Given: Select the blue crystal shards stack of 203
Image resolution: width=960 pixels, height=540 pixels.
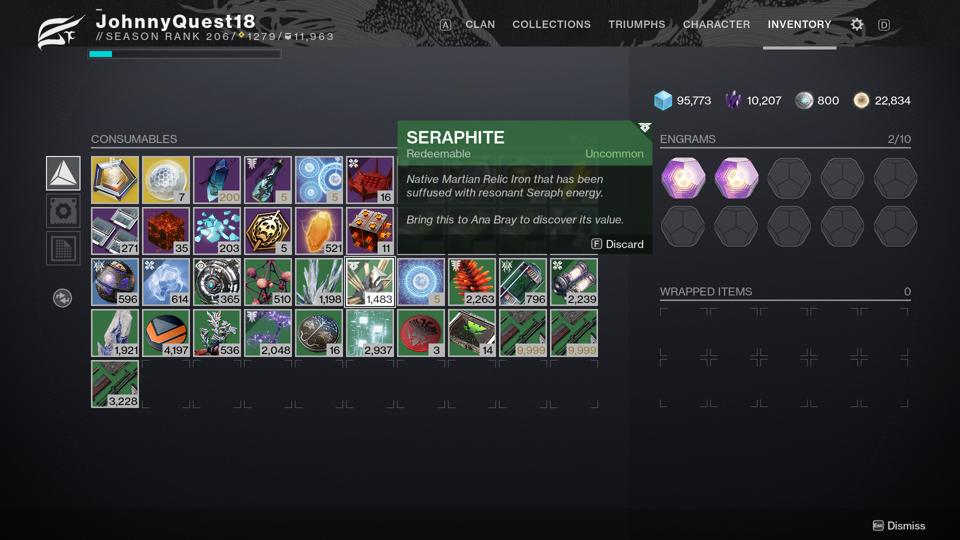Looking at the screenshot, I should point(217,231).
